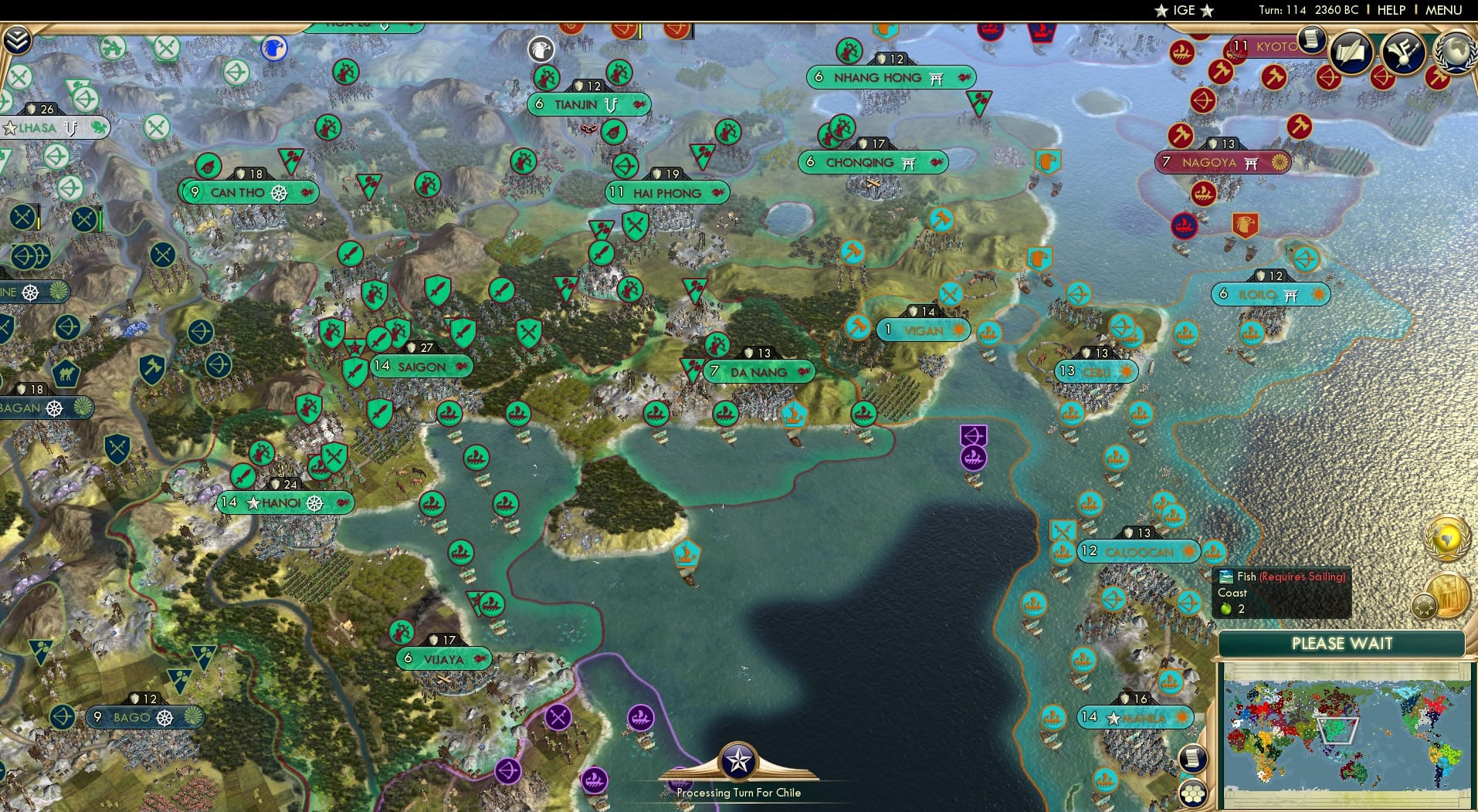This screenshot has width=1478, height=812.
Task: Click the Petra wonder notification icon
Action: (x=1447, y=596)
